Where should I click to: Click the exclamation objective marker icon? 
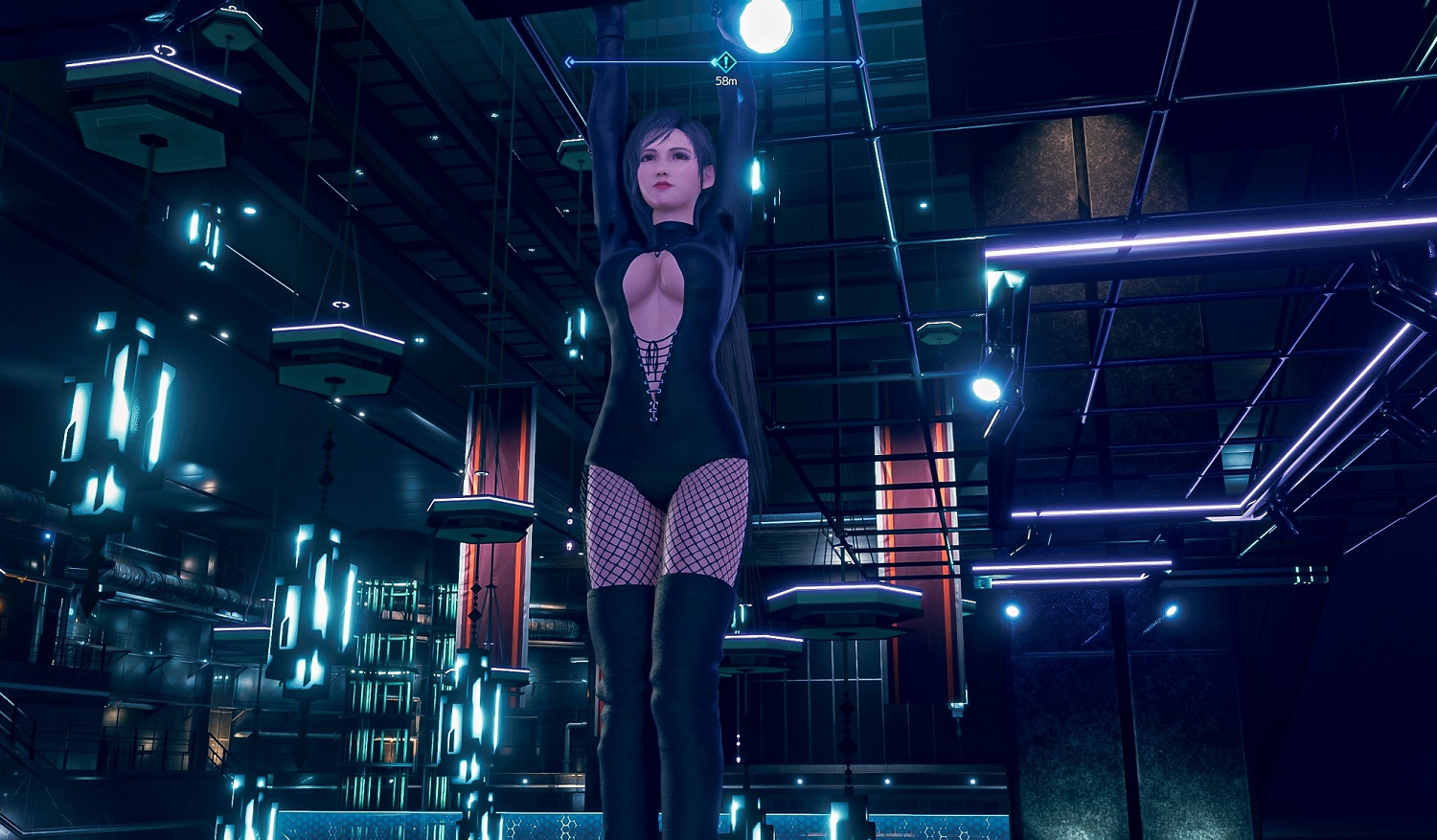pyautogui.click(x=725, y=61)
